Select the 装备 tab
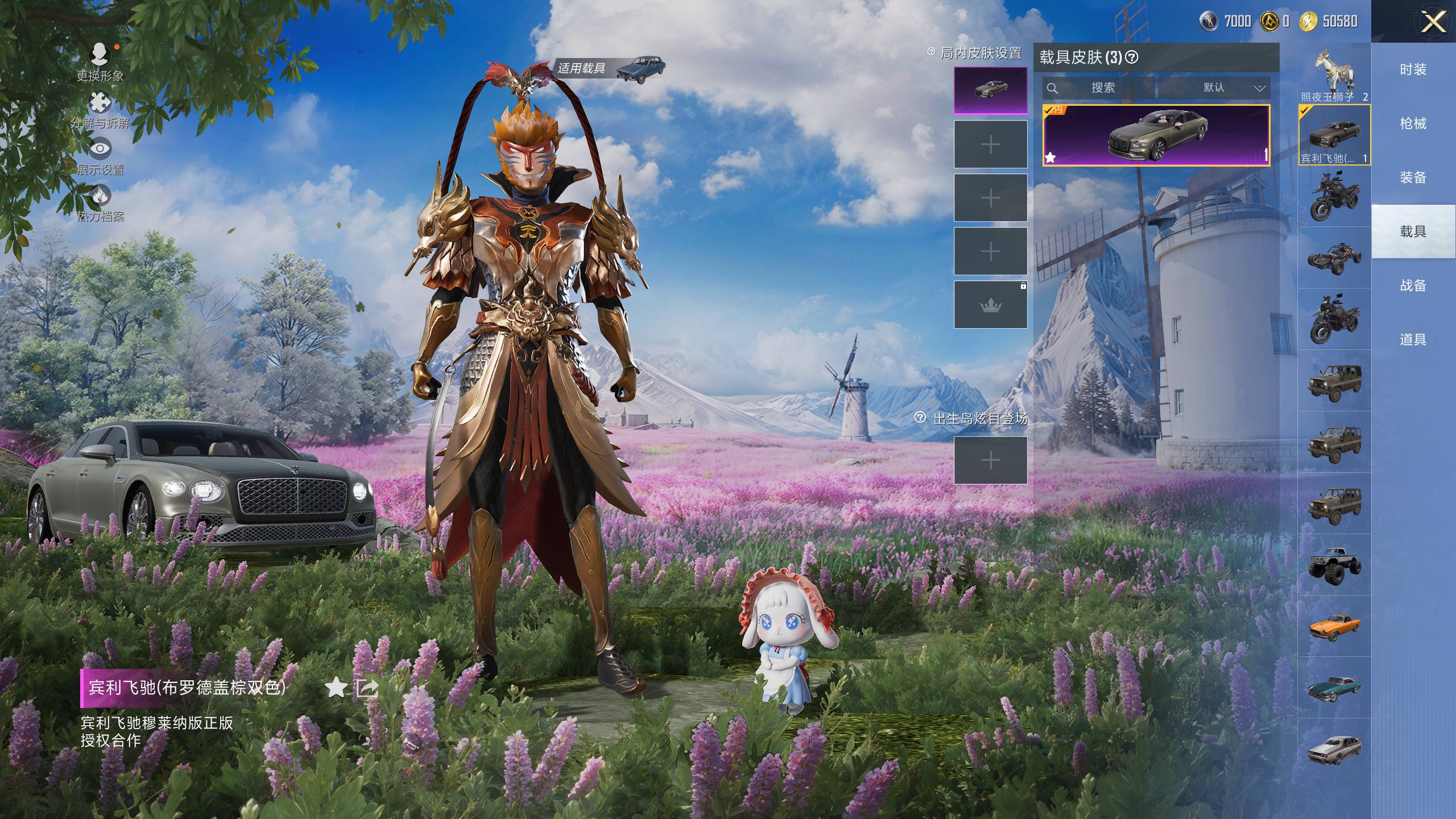This screenshot has height=819, width=1456. click(x=1413, y=177)
